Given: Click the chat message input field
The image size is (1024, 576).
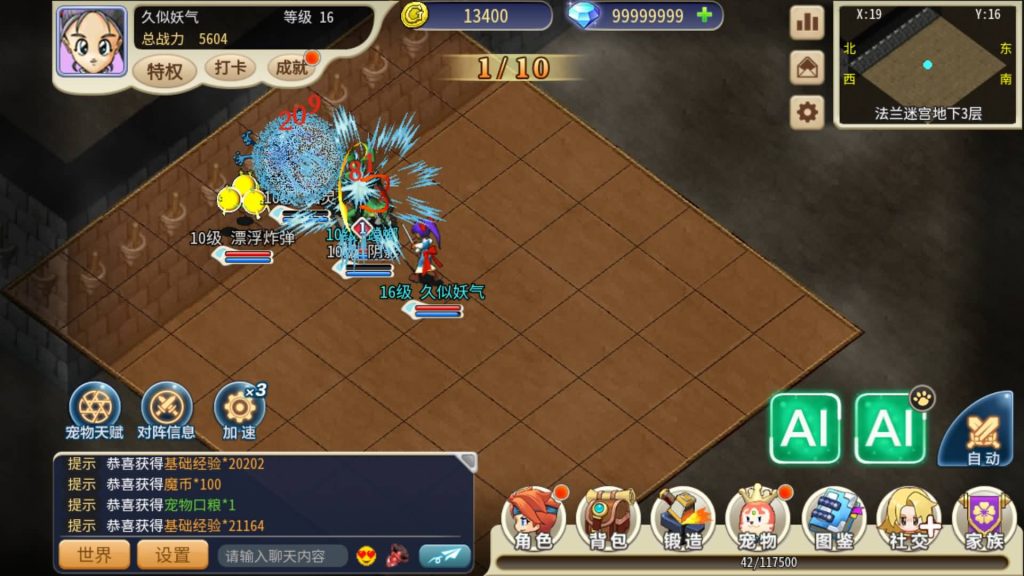Looking at the screenshot, I should coord(282,556).
